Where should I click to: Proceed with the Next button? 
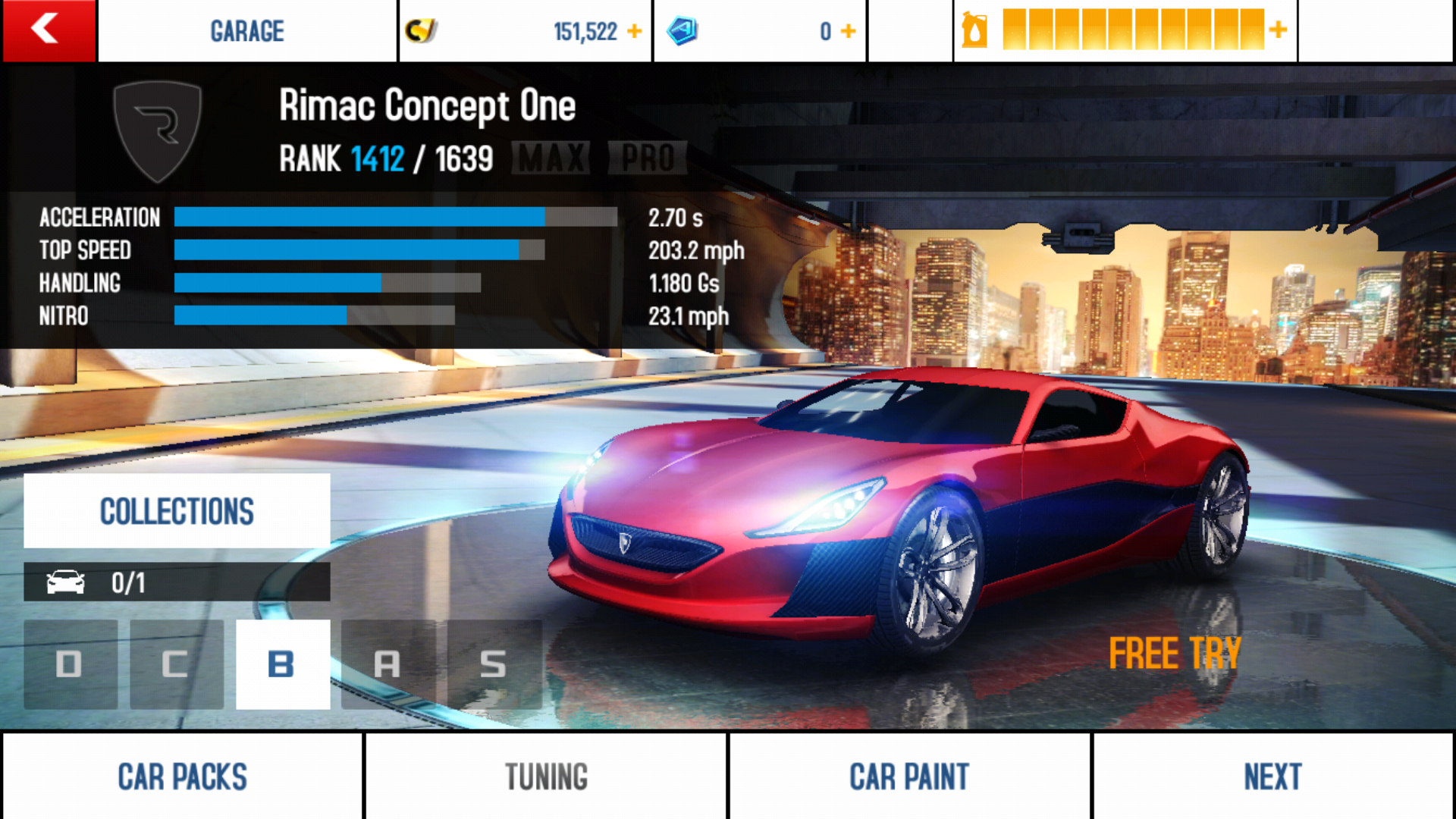pos(1272,777)
